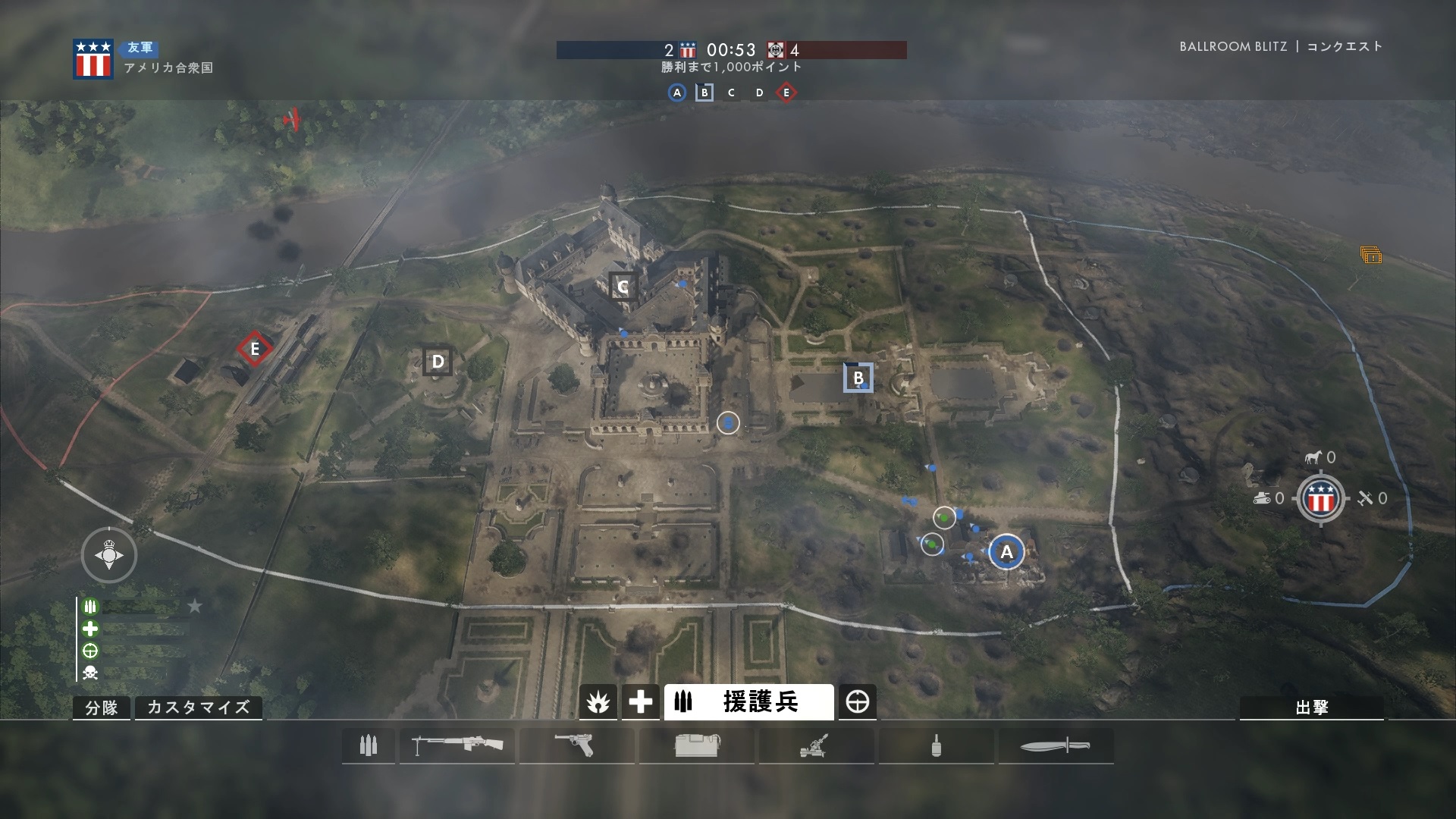Open the 分隊 squad menu
Image resolution: width=1456 pixels, height=819 pixels.
[102, 708]
